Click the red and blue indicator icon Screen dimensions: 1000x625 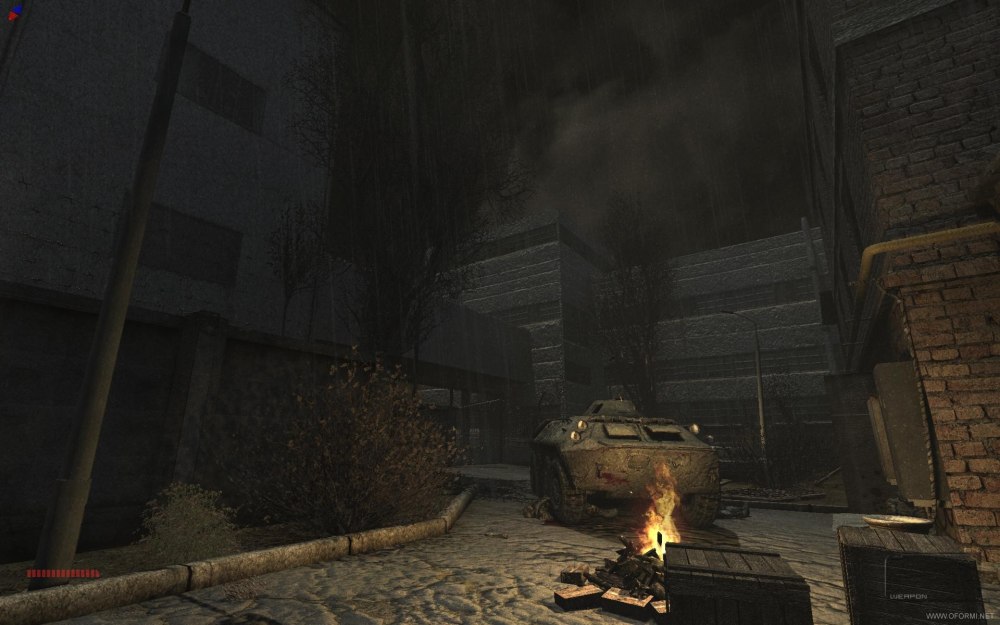(15, 12)
